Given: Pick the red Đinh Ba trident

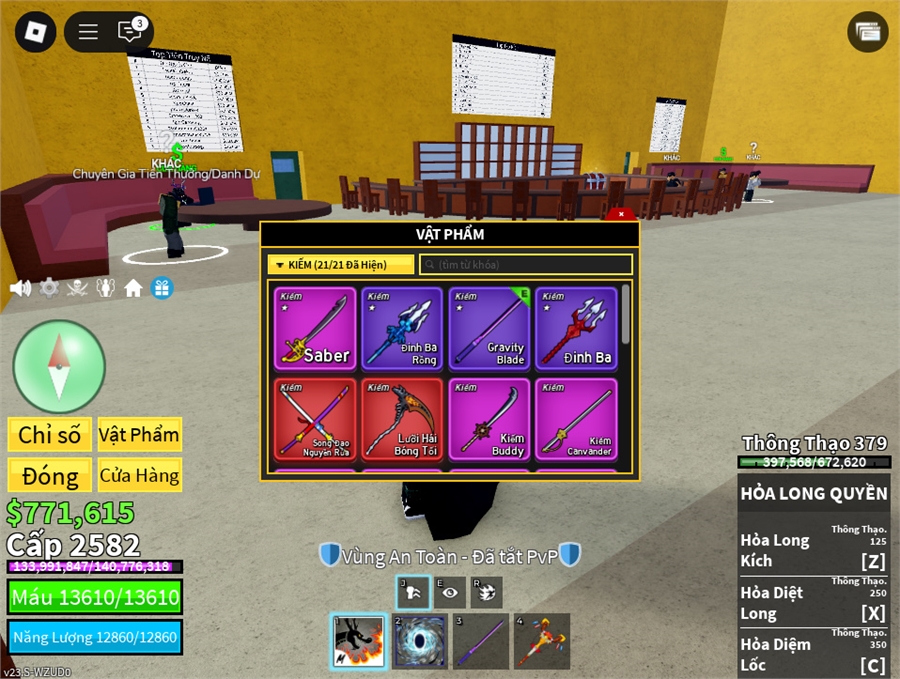Looking at the screenshot, I should (x=575, y=329).
